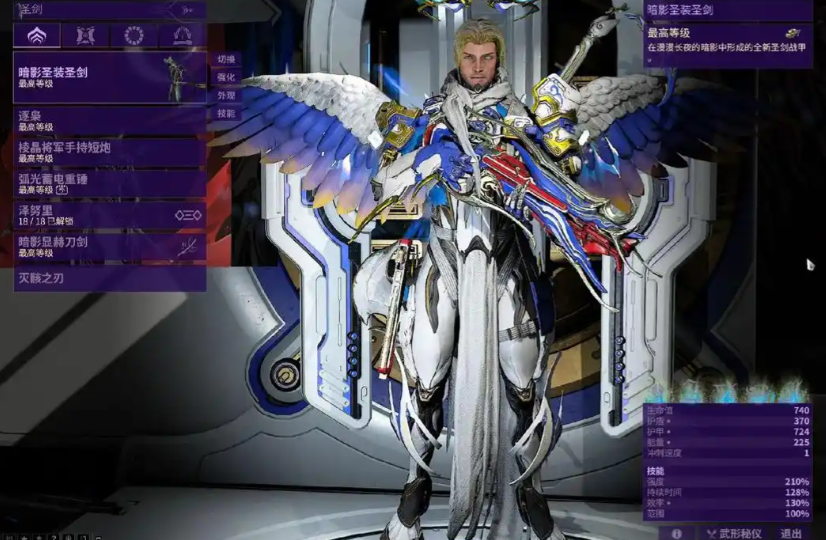Screen dimensions: 826x540
Task: Click the info icon button
Action: (x=677, y=533)
